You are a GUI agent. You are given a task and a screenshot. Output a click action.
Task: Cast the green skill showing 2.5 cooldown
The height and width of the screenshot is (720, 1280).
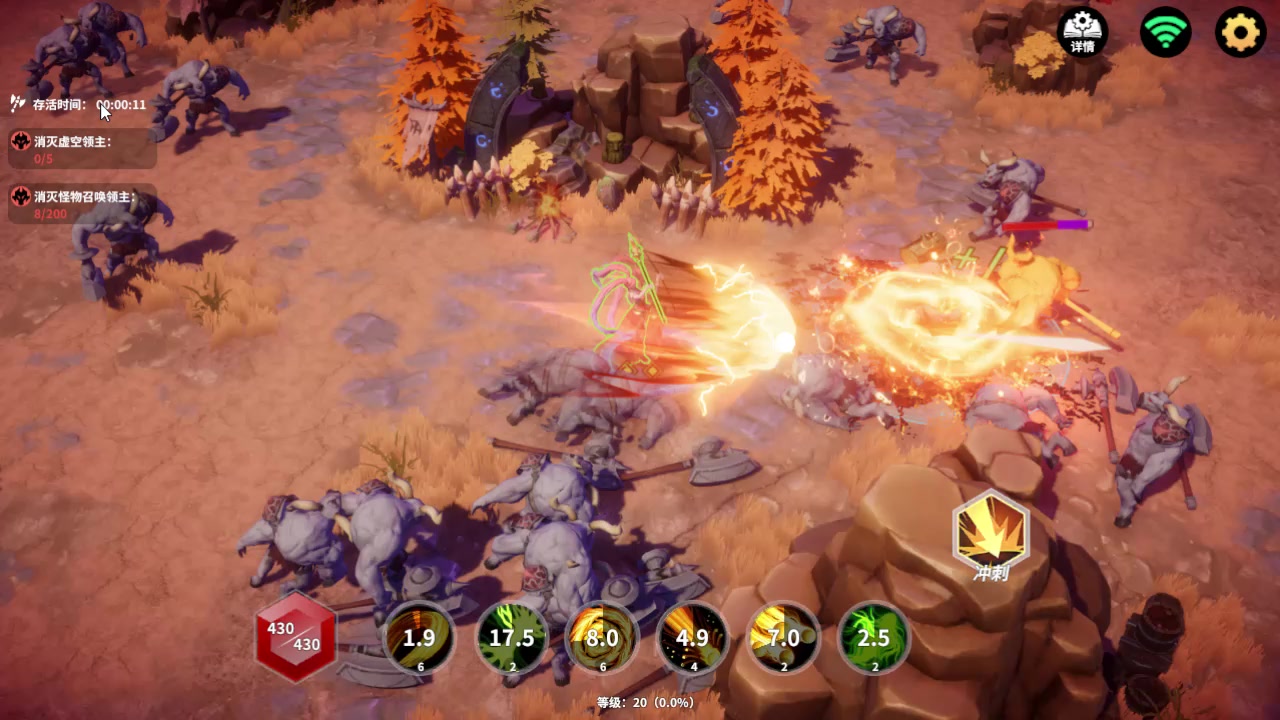coord(874,638)
